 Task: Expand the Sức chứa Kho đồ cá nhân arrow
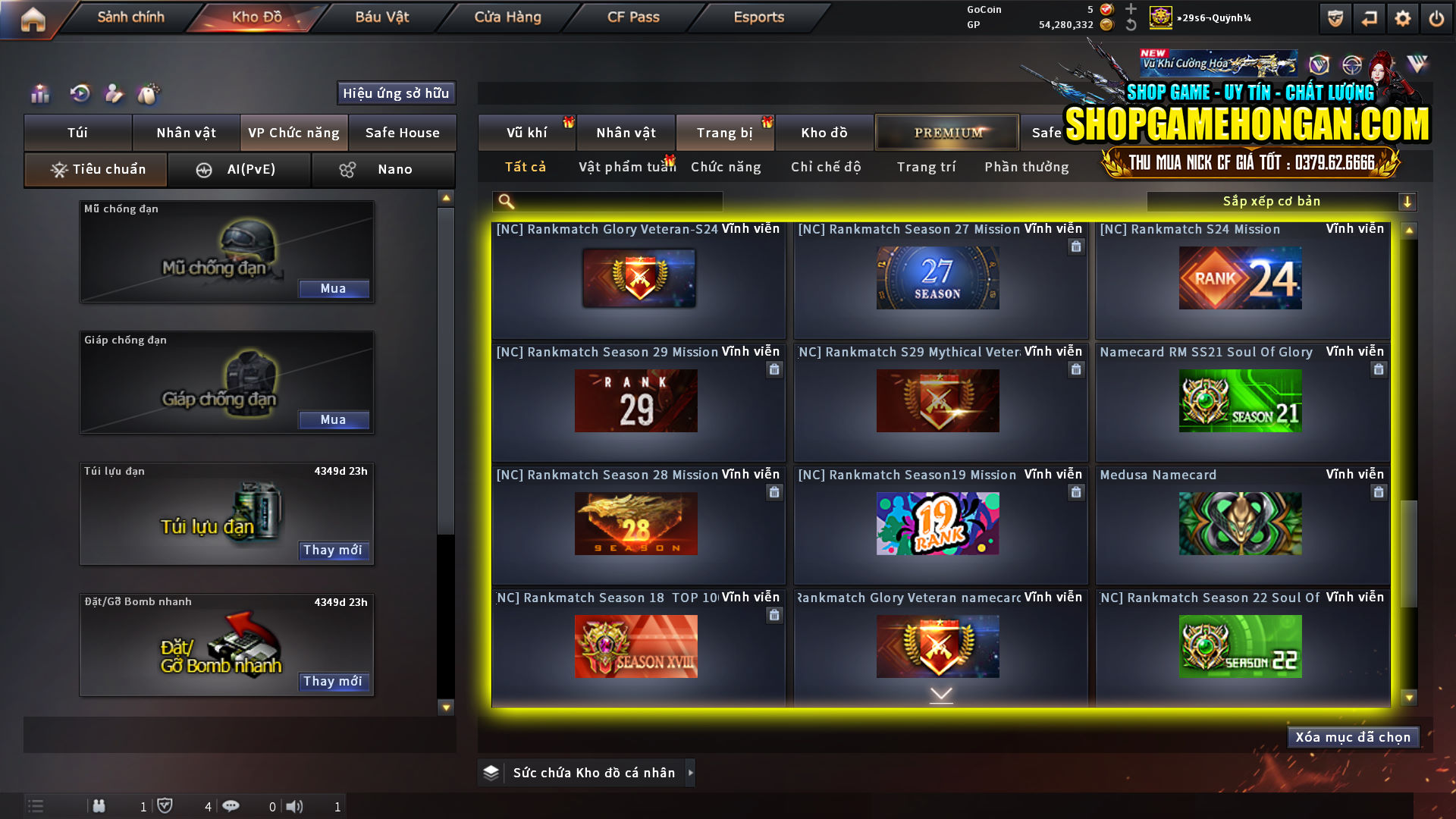(691, 773)
